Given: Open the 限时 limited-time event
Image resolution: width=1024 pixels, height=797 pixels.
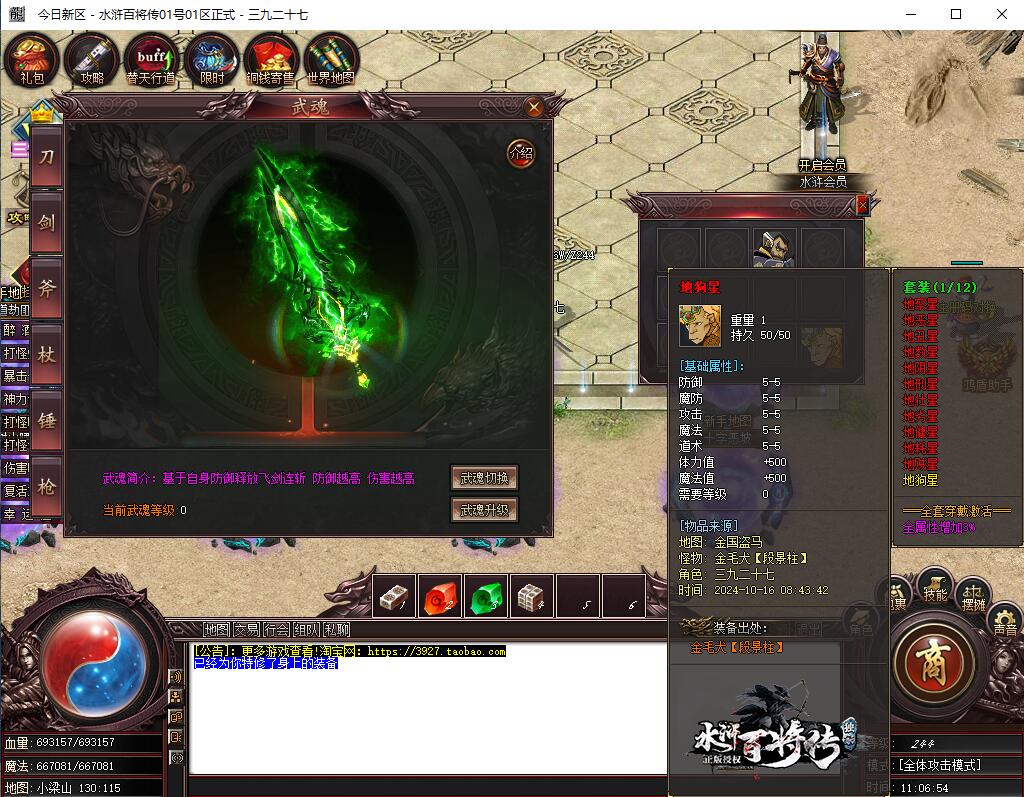Looking at the screenshot, I should point(211,58).
